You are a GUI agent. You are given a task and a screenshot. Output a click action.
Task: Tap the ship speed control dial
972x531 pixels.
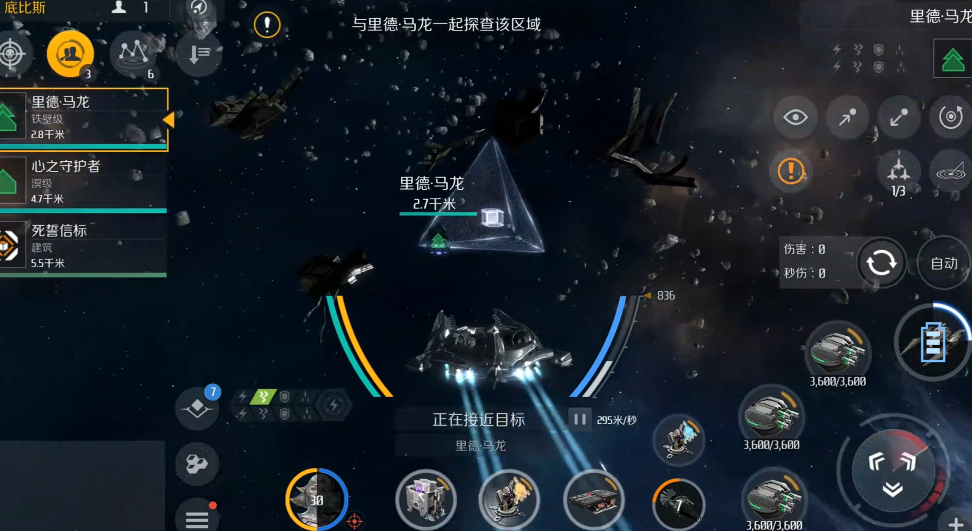[x=893, y=471]
